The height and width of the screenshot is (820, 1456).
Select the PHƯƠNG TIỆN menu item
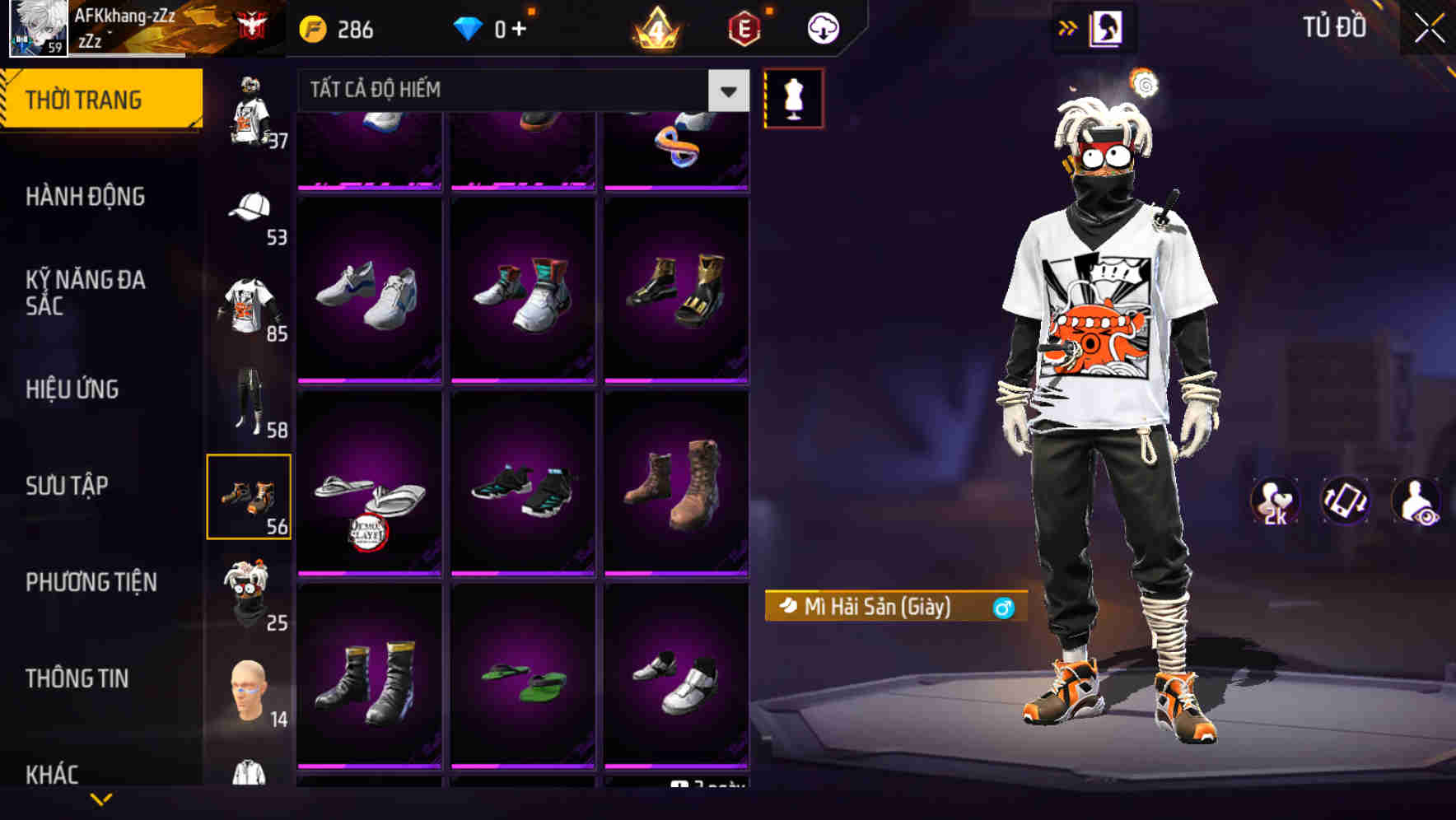91,582
